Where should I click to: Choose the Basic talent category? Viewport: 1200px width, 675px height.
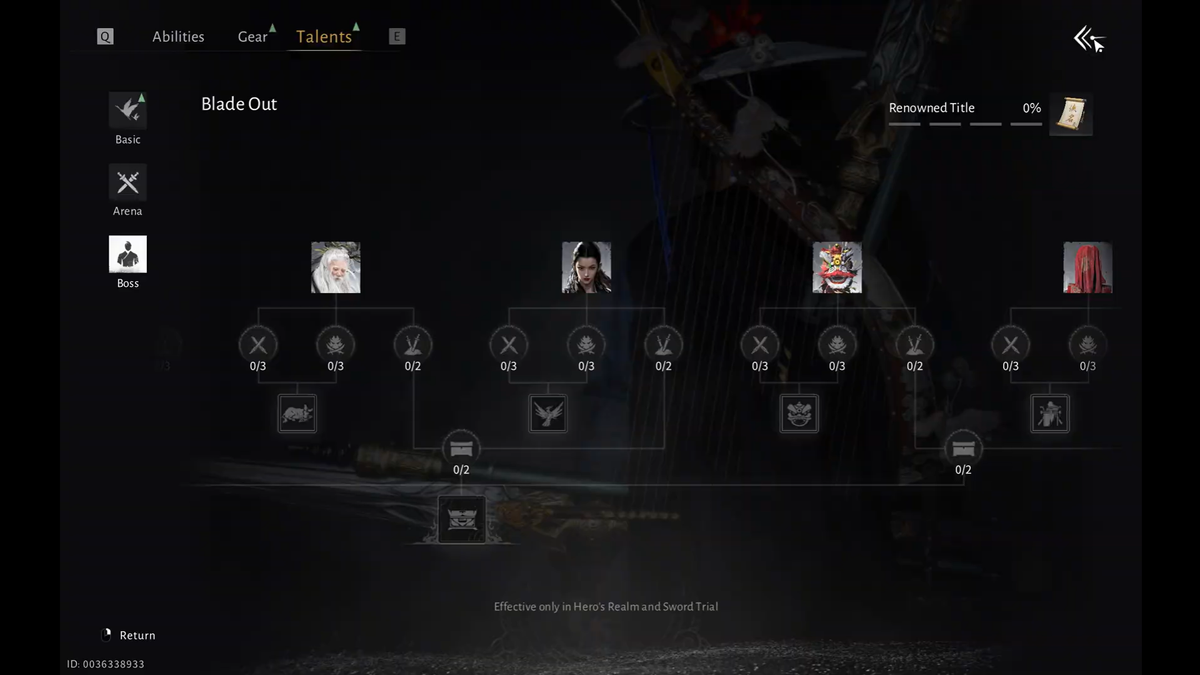point(128,112)
